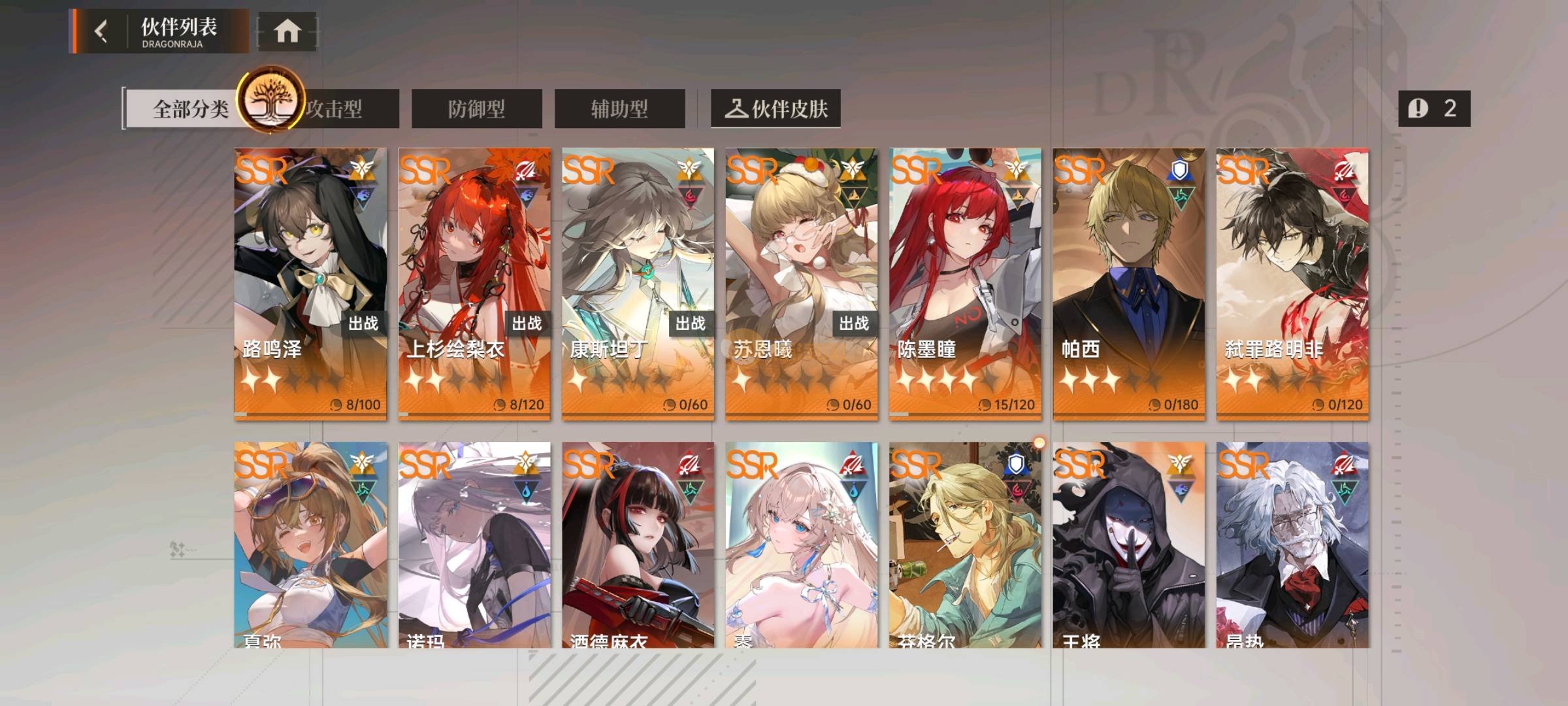Open the 伙伴皮肤 menu
The width and height of the screenshot is (1568, 706).
click(x=776, y=109)
